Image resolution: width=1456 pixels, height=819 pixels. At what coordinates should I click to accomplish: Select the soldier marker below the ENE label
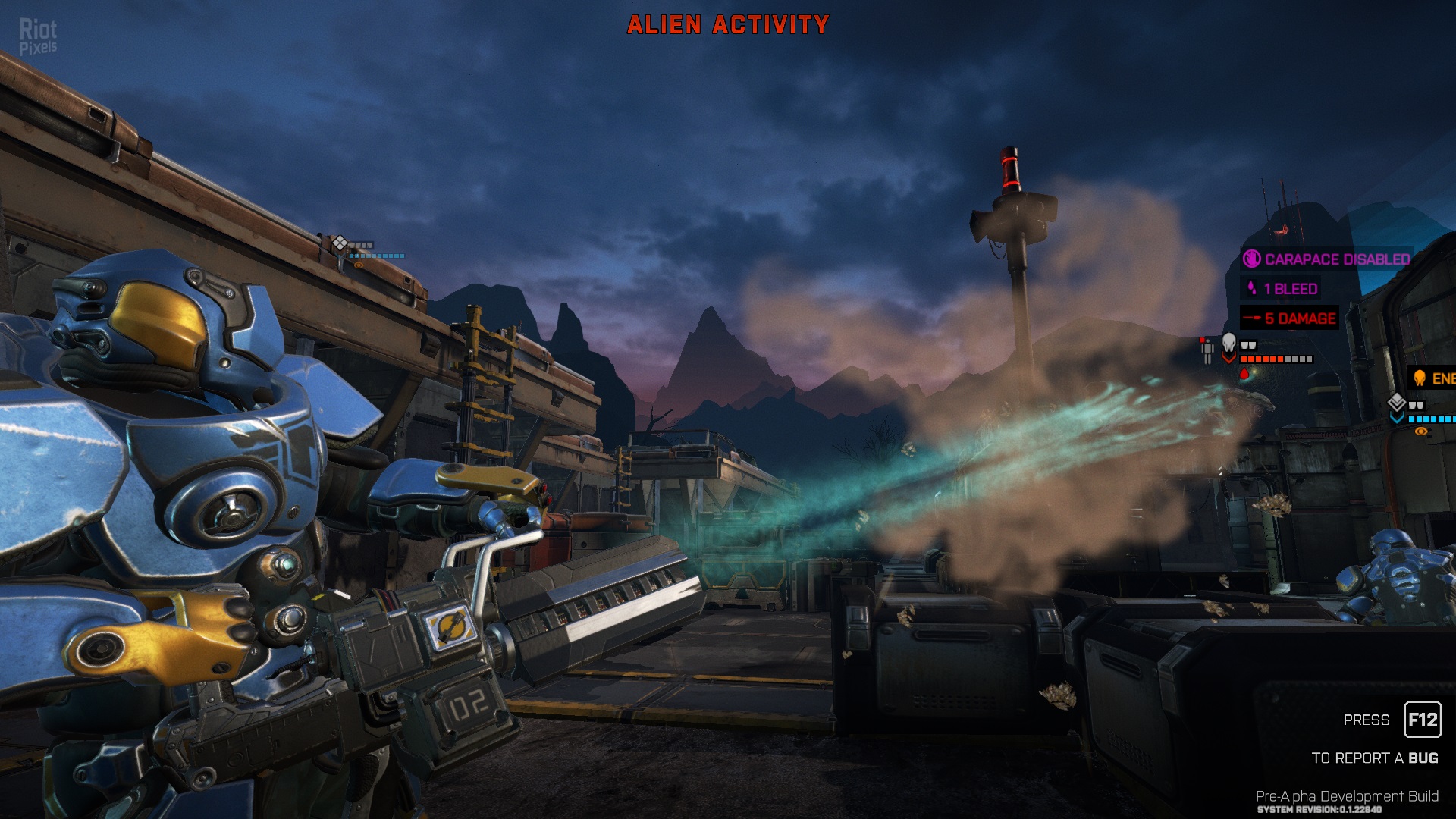tap(1397, 403)
